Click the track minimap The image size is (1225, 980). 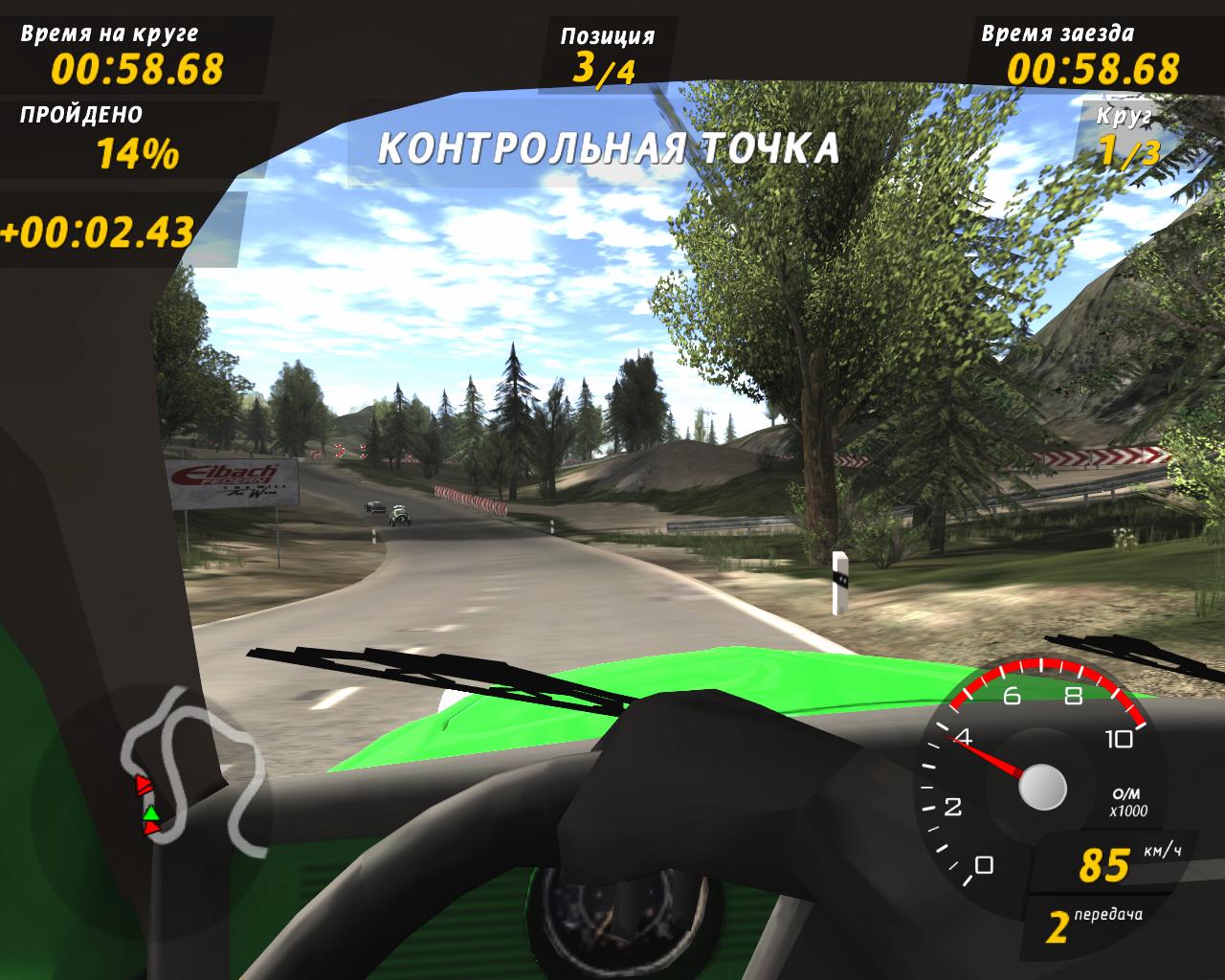(191, 766)
